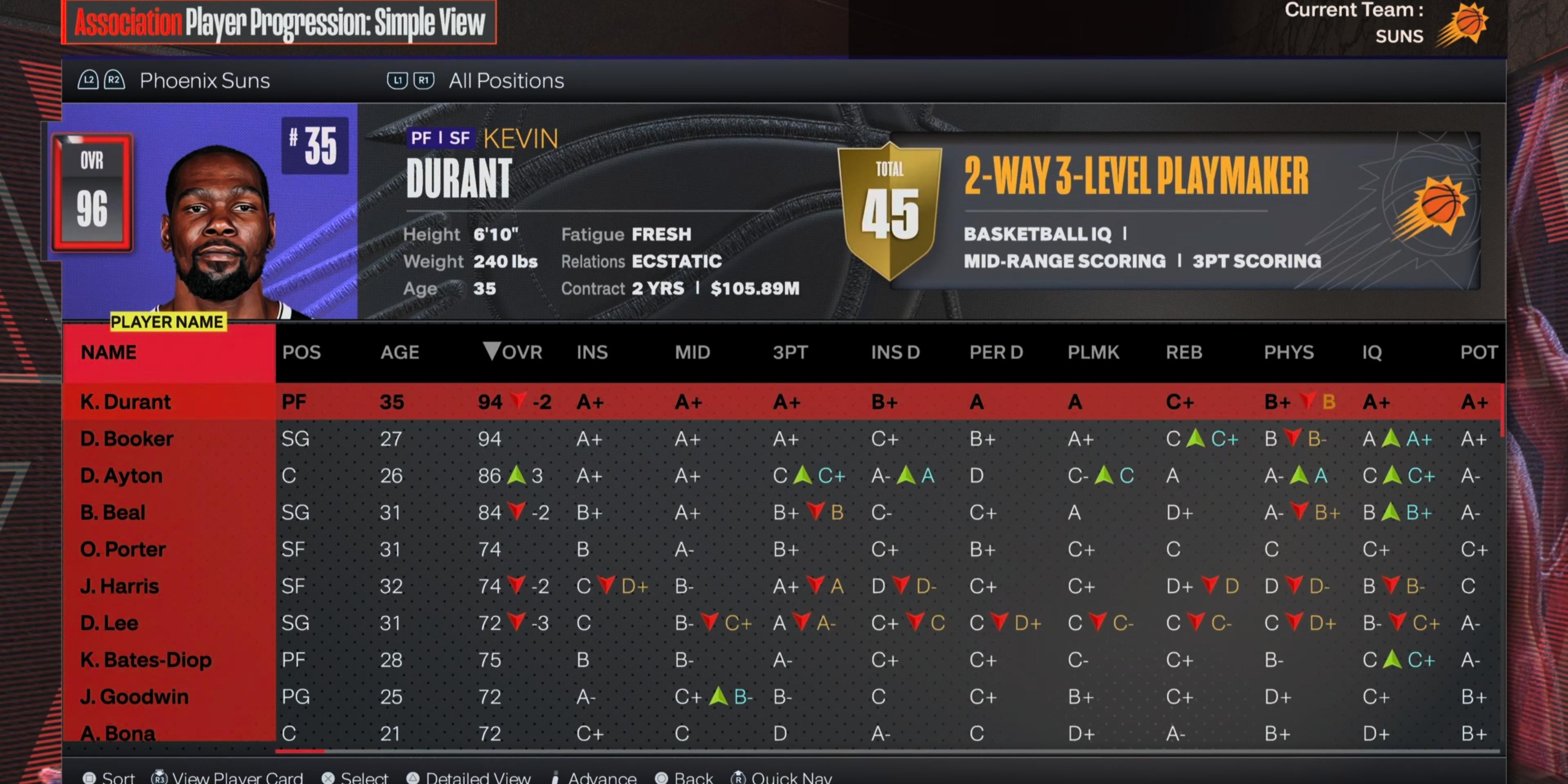Click the R3 View Player Card icon
The height and width of the screenshot is (784, 1568).
tap(160, 777)
